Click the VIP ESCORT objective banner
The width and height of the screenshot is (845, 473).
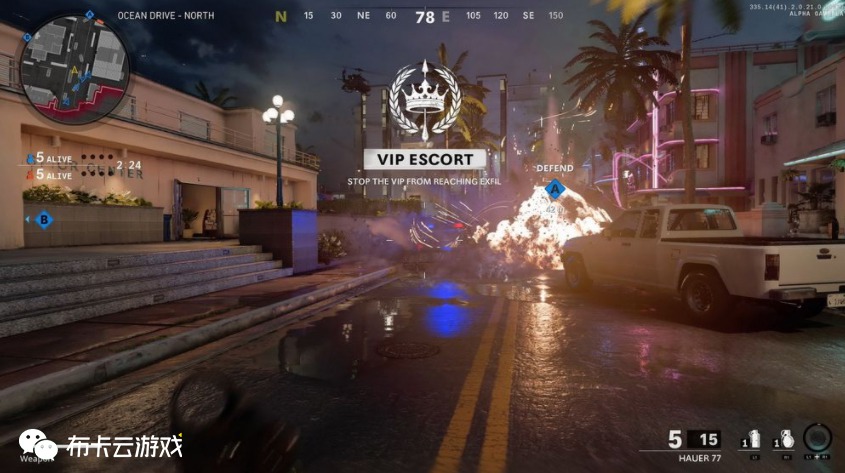424,158
